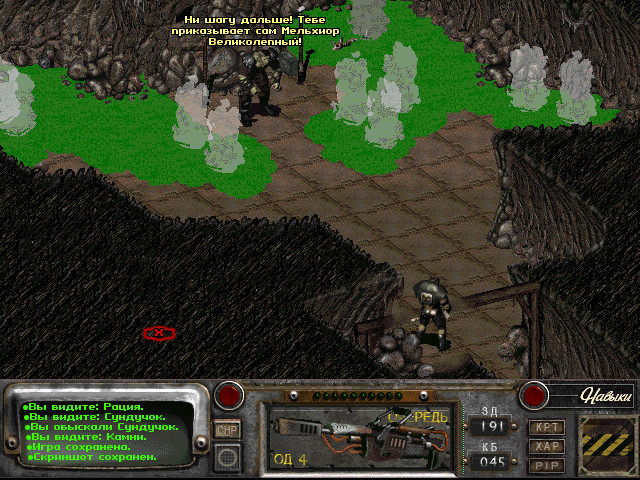Switch active hand with the red button
640x480 pixels.
tap(231, 395)
